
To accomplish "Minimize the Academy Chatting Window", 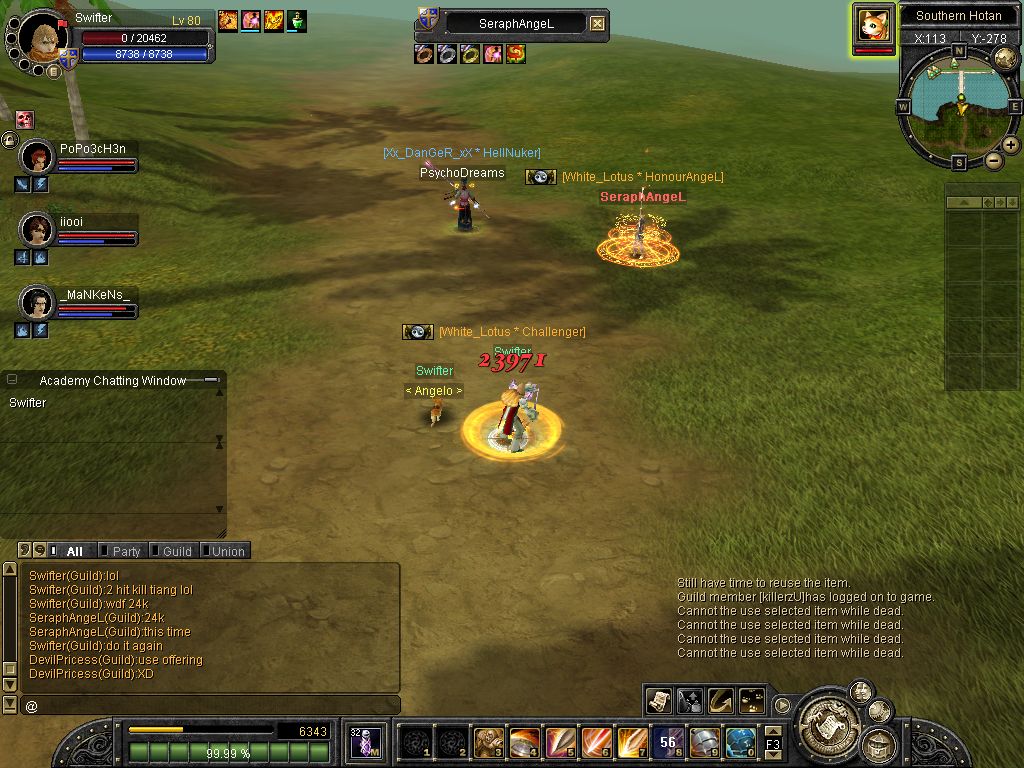I will [211, 380].
